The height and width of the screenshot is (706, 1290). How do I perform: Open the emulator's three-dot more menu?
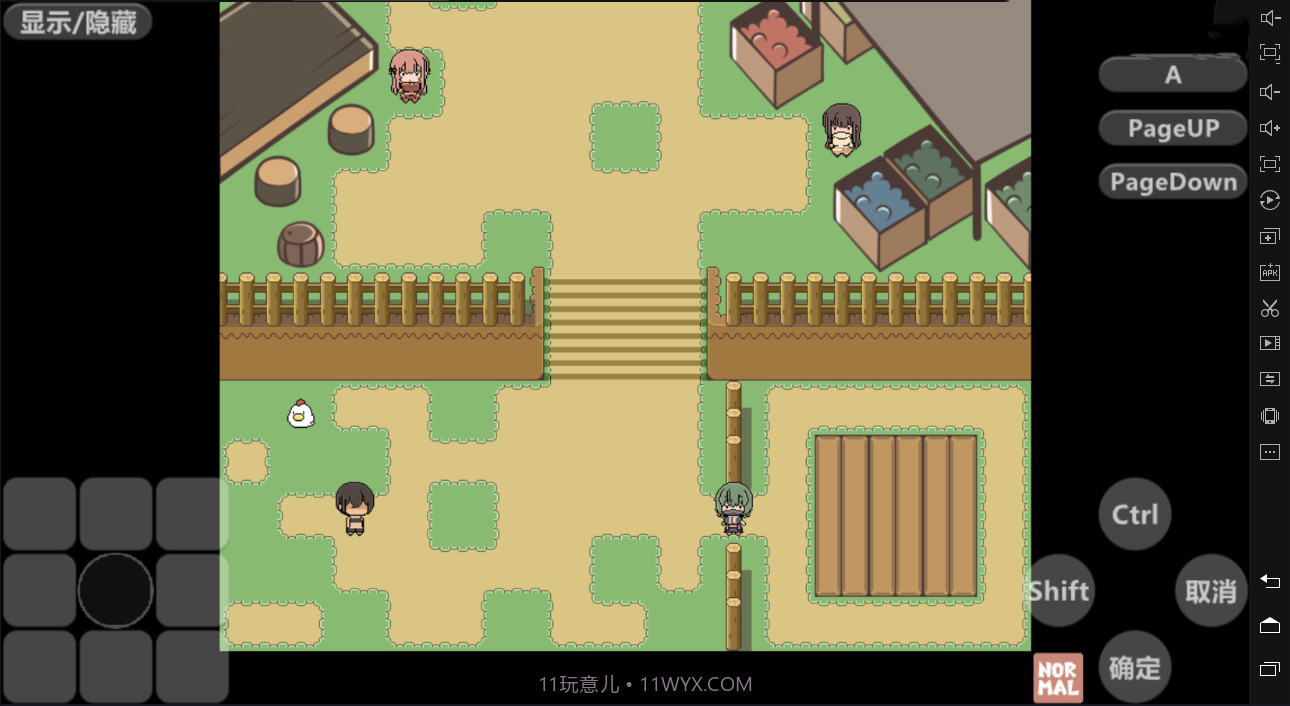point(1270,452)
